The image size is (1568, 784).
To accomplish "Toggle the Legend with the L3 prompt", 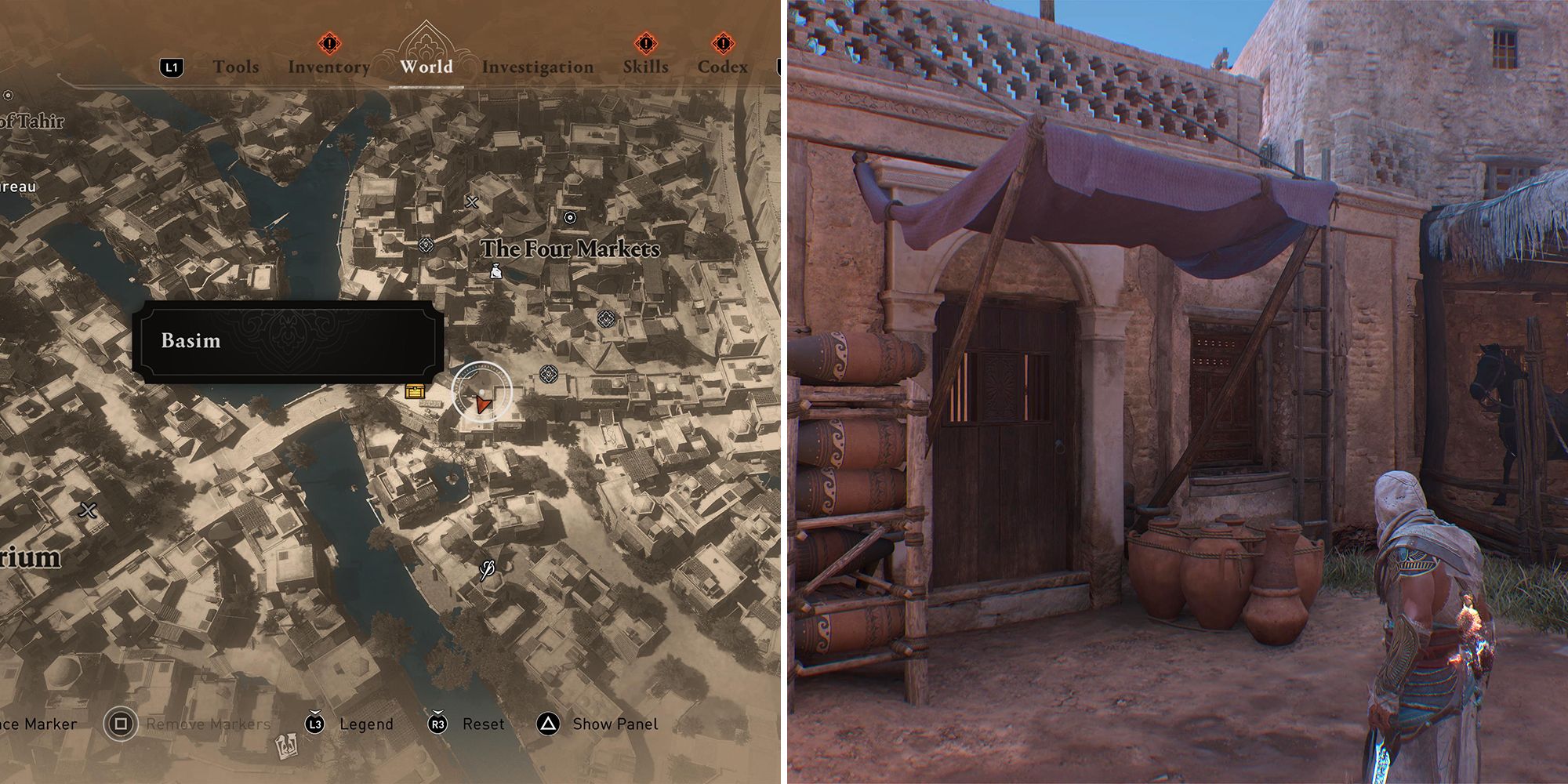I will 317,724.
